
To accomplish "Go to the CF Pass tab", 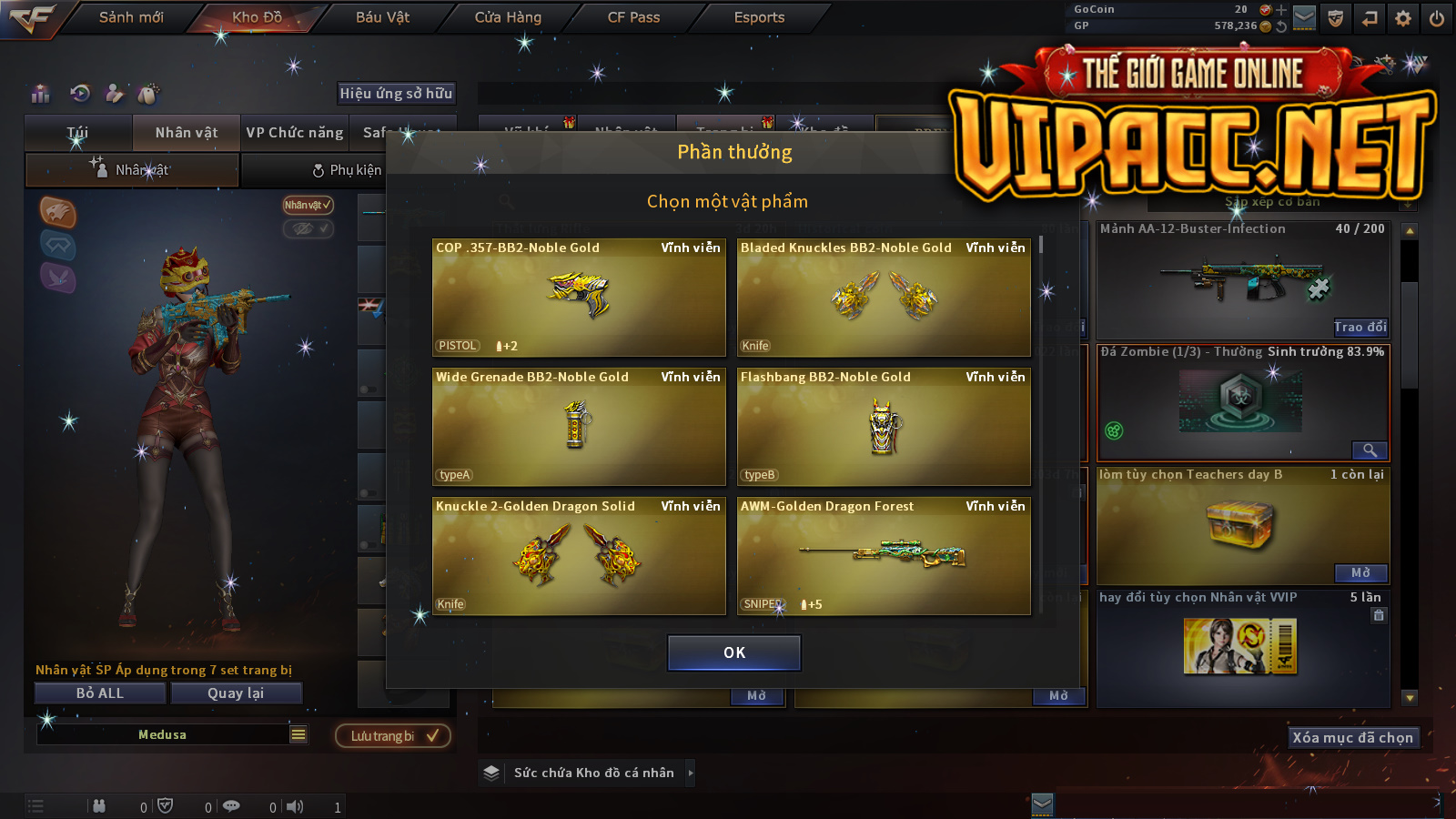I will [633, 17].
